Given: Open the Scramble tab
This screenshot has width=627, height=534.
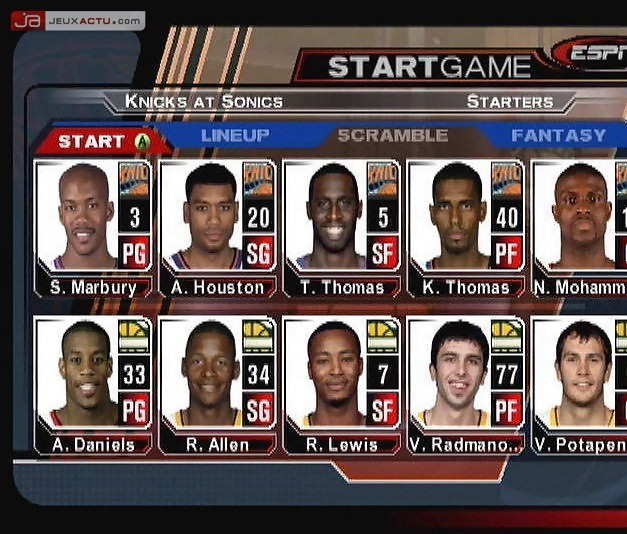Looking at the screenshot, I should click(392, 135).
